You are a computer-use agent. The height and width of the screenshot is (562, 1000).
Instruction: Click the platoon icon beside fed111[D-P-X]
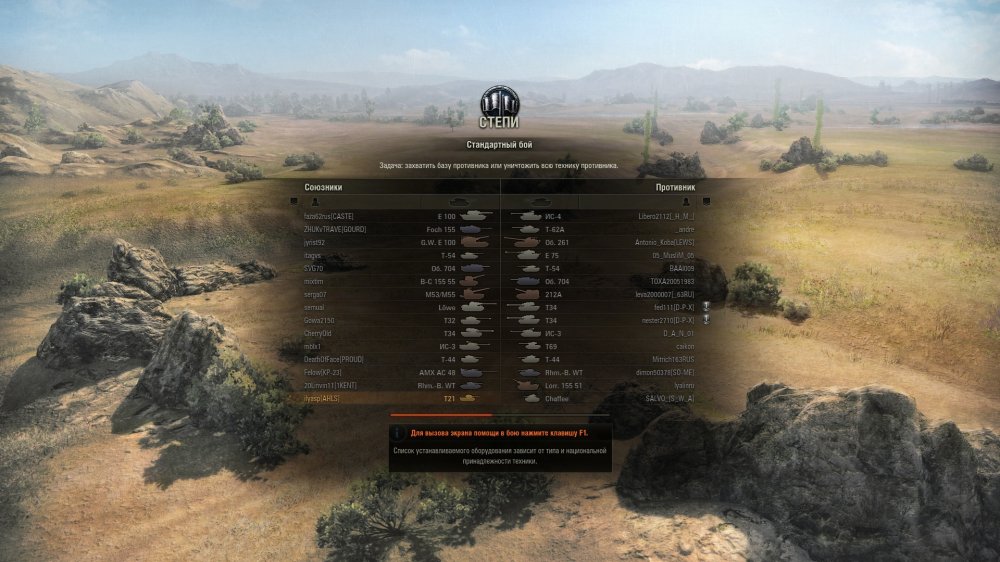pos(706,307)
